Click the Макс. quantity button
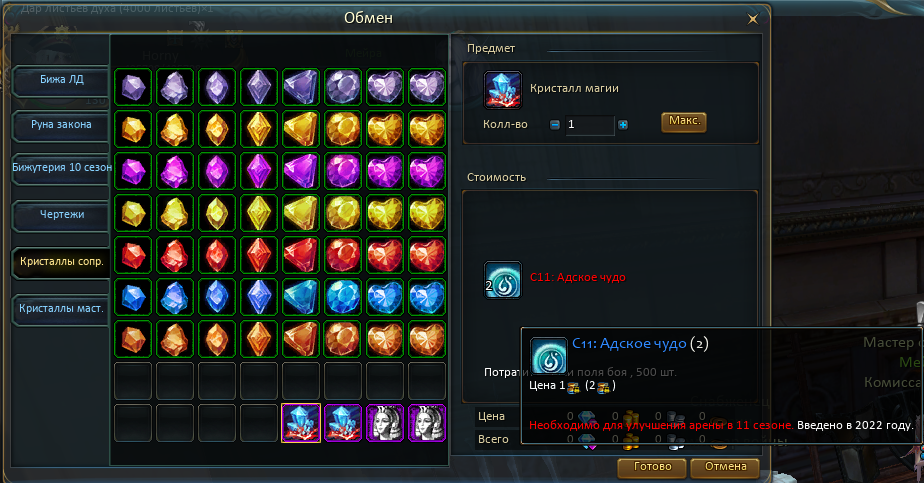Screen dimensions: 924x483 tap(684, 122)
